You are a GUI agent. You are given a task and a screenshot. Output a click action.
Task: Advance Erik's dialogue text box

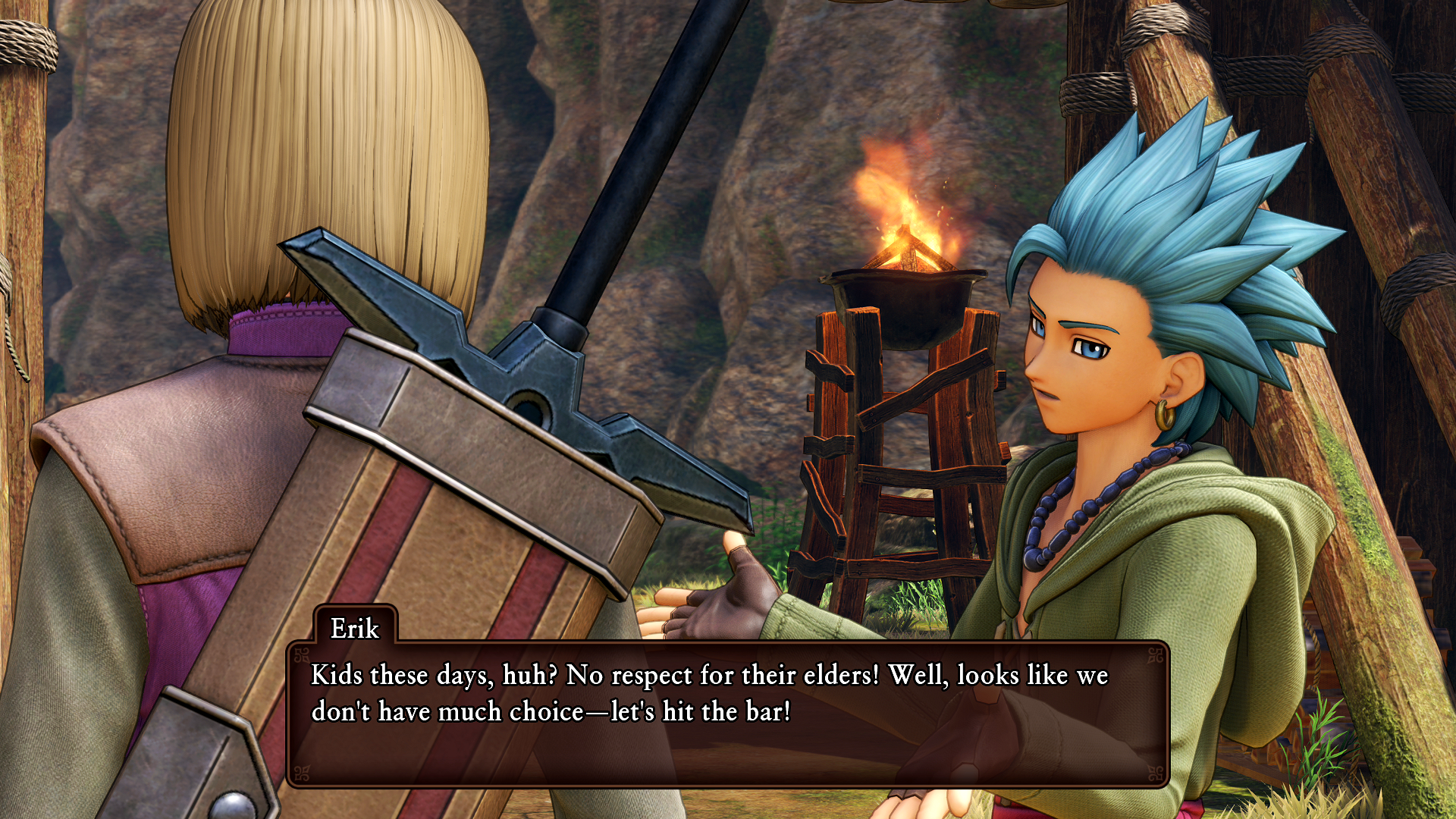click(x=726, y=713)
